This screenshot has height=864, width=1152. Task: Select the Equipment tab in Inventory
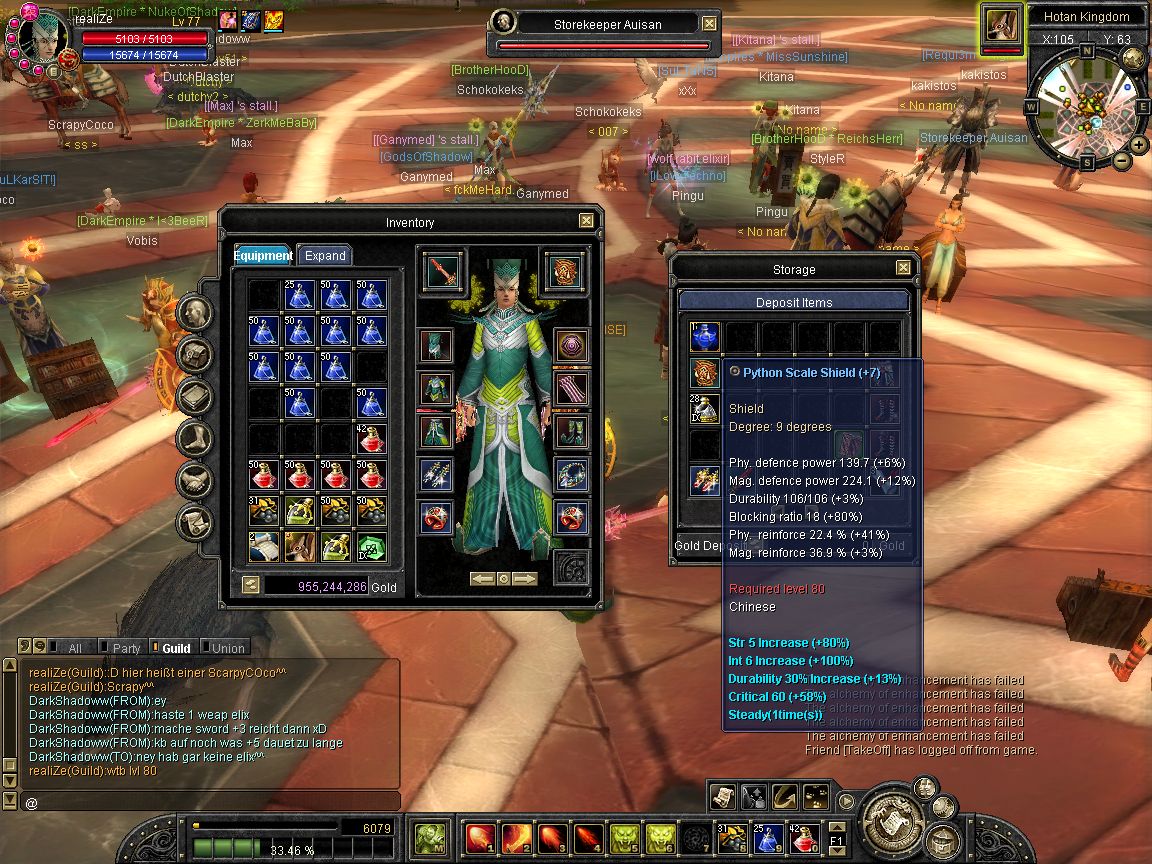[x=263, y=256]
